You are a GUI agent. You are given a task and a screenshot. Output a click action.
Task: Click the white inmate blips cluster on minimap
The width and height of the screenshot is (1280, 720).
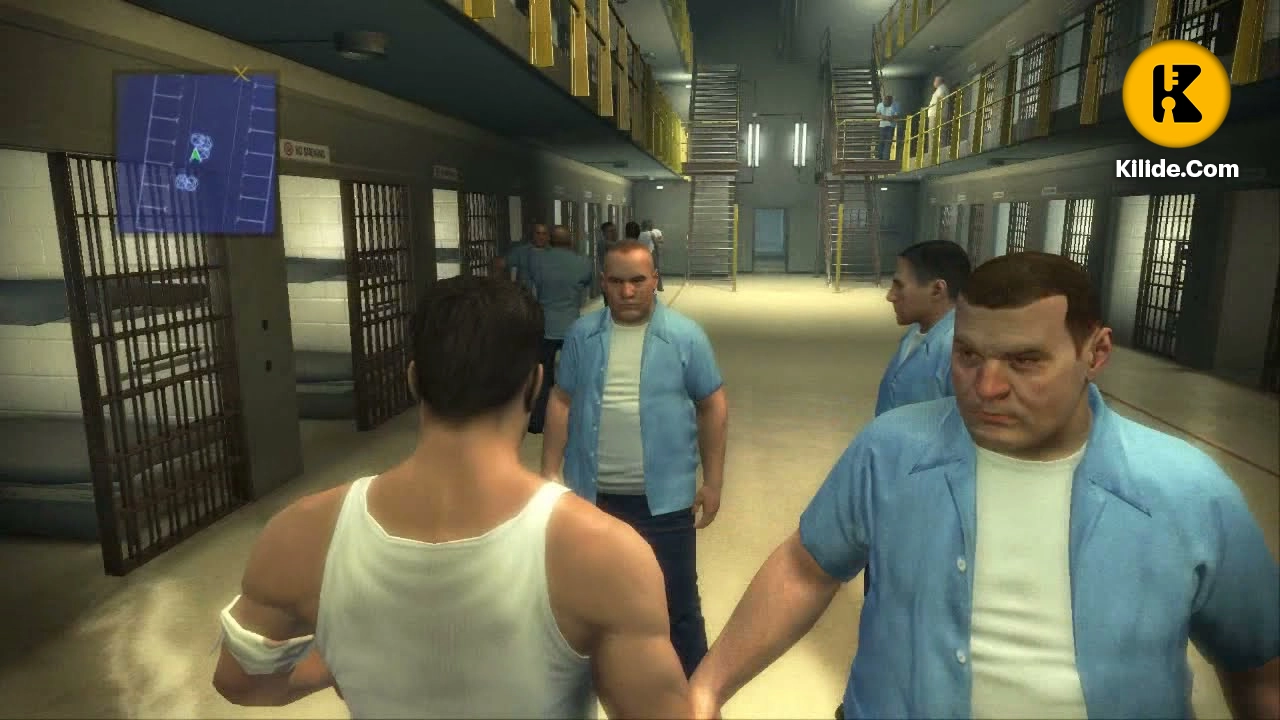tap(200, 142)
